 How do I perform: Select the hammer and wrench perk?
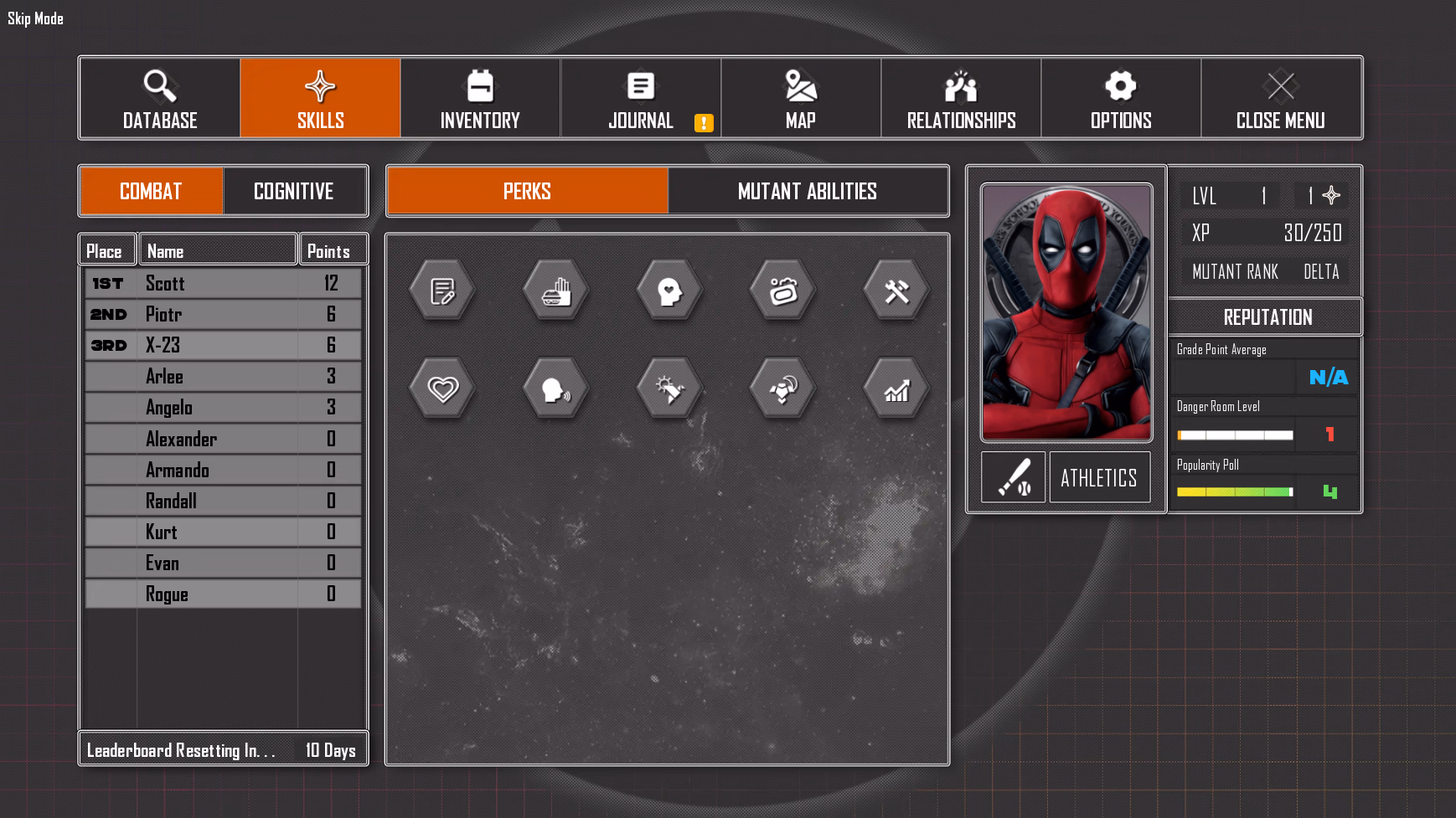pos(896,291)
